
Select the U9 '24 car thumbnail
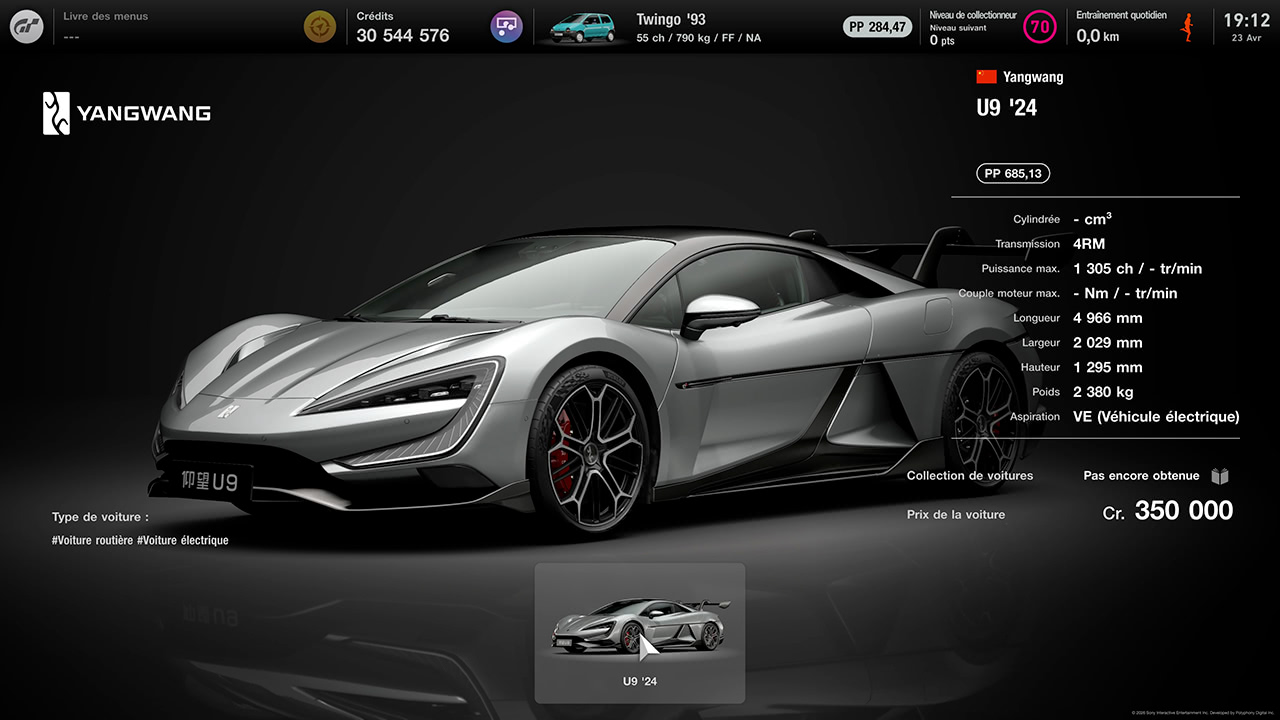pos(640,632)
